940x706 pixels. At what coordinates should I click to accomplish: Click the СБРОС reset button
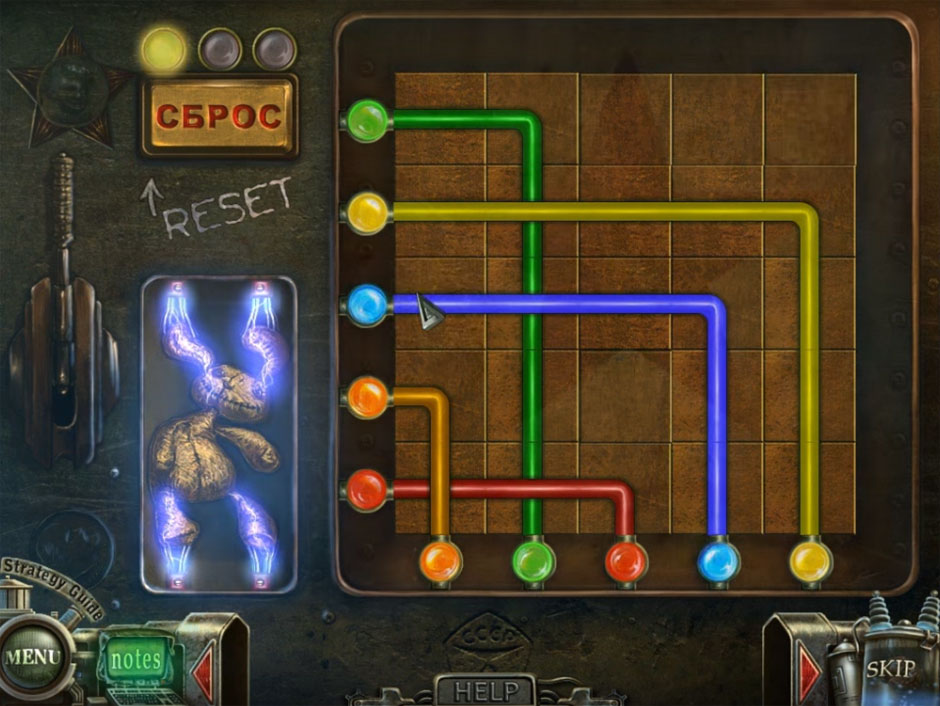point(219,117)
